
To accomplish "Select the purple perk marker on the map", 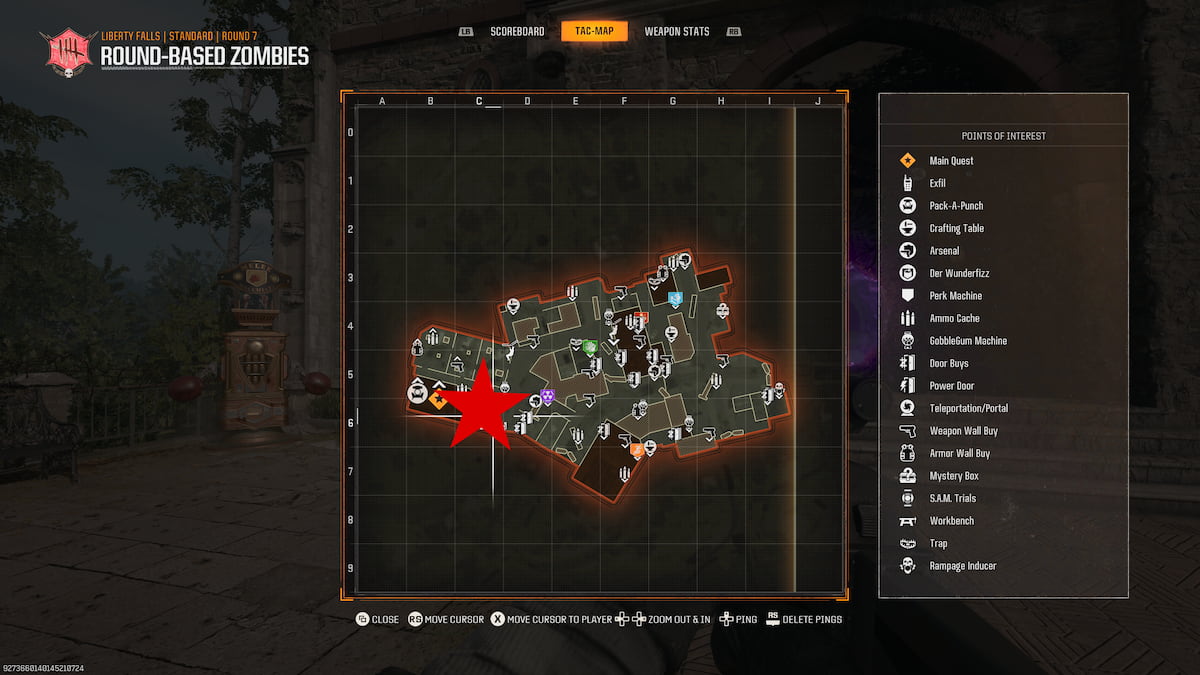I will click(x=547, y=397).
